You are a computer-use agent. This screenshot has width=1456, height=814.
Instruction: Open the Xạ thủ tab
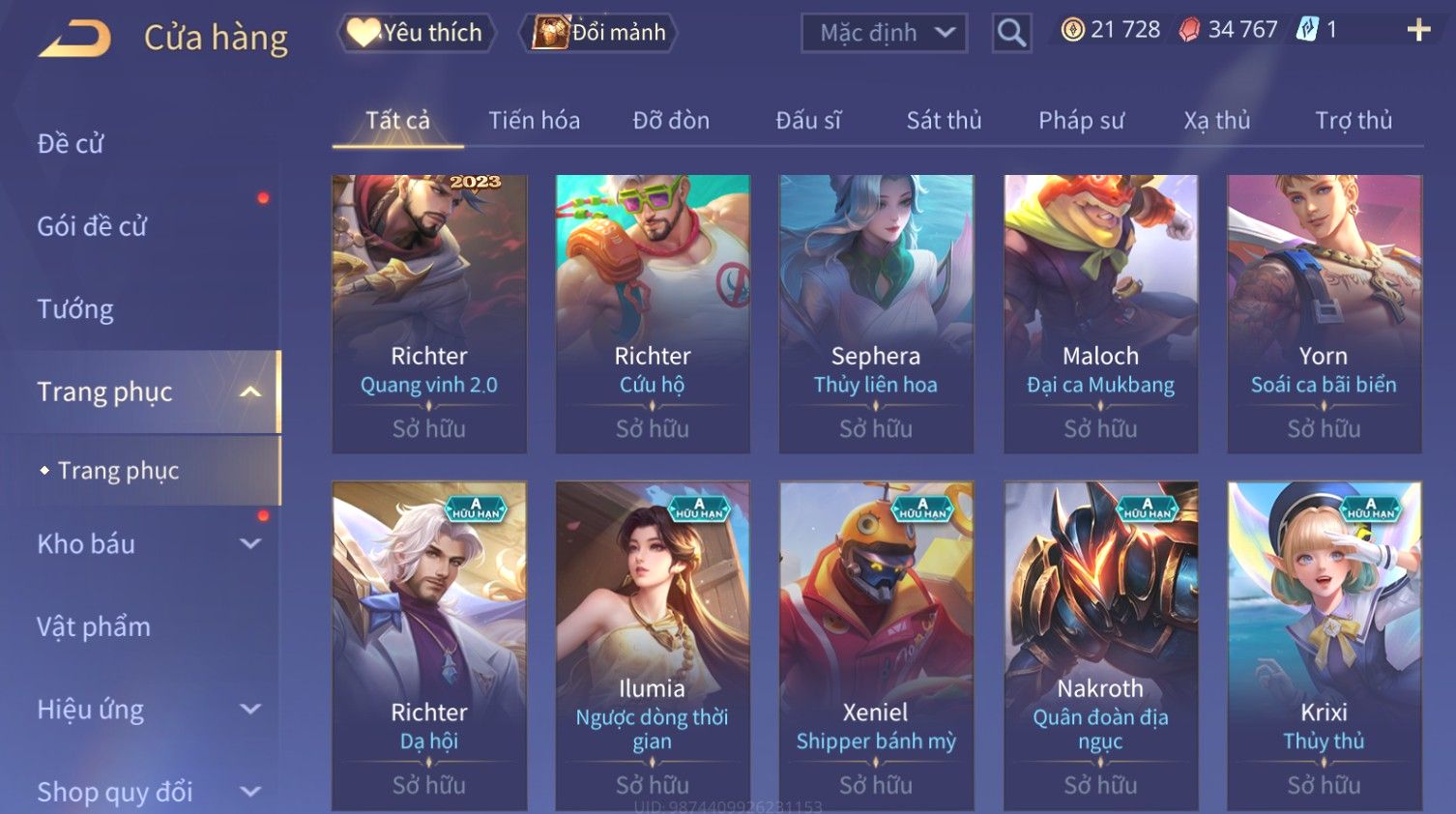click(x=1216, y=121)
